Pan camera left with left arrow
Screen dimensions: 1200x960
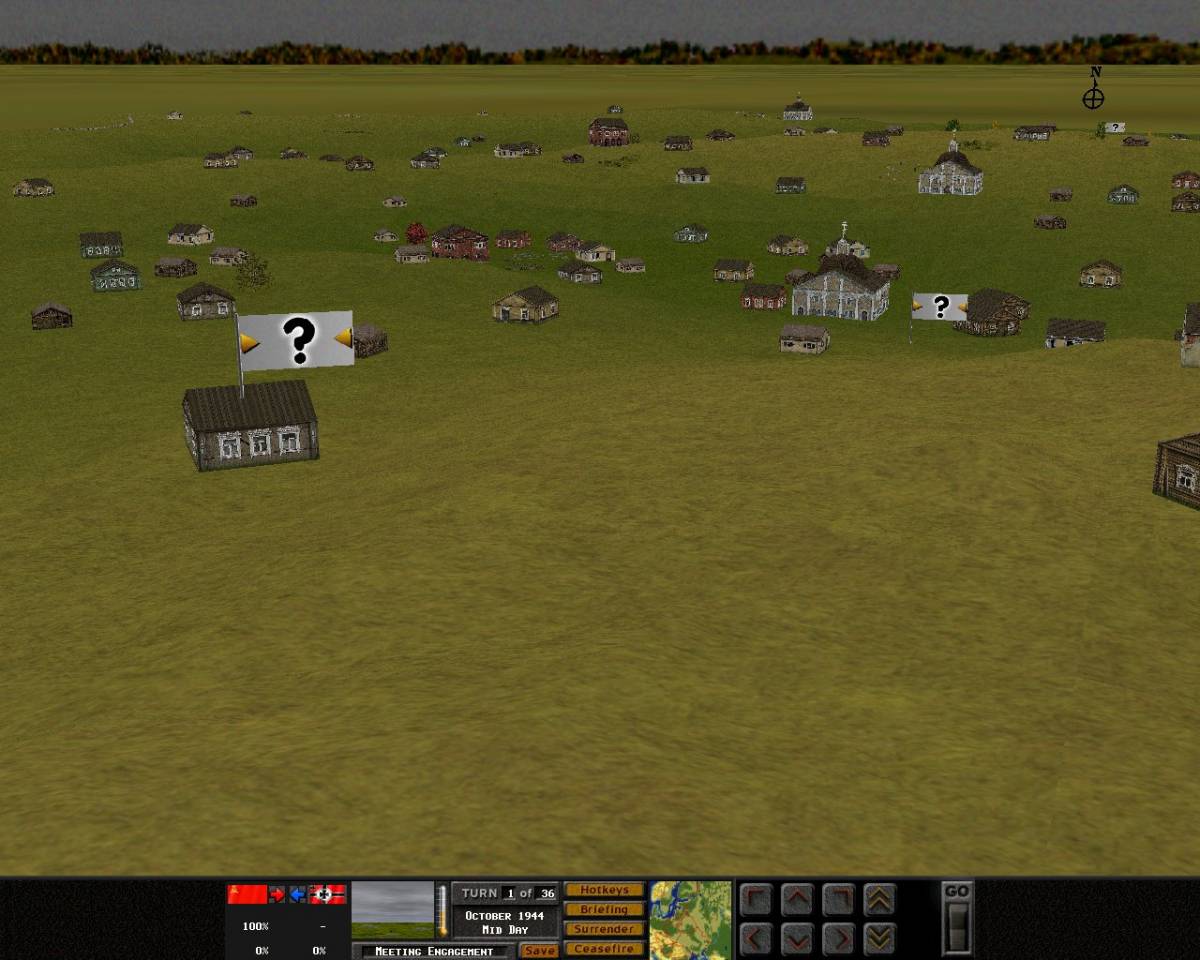(x=757, y=939)
